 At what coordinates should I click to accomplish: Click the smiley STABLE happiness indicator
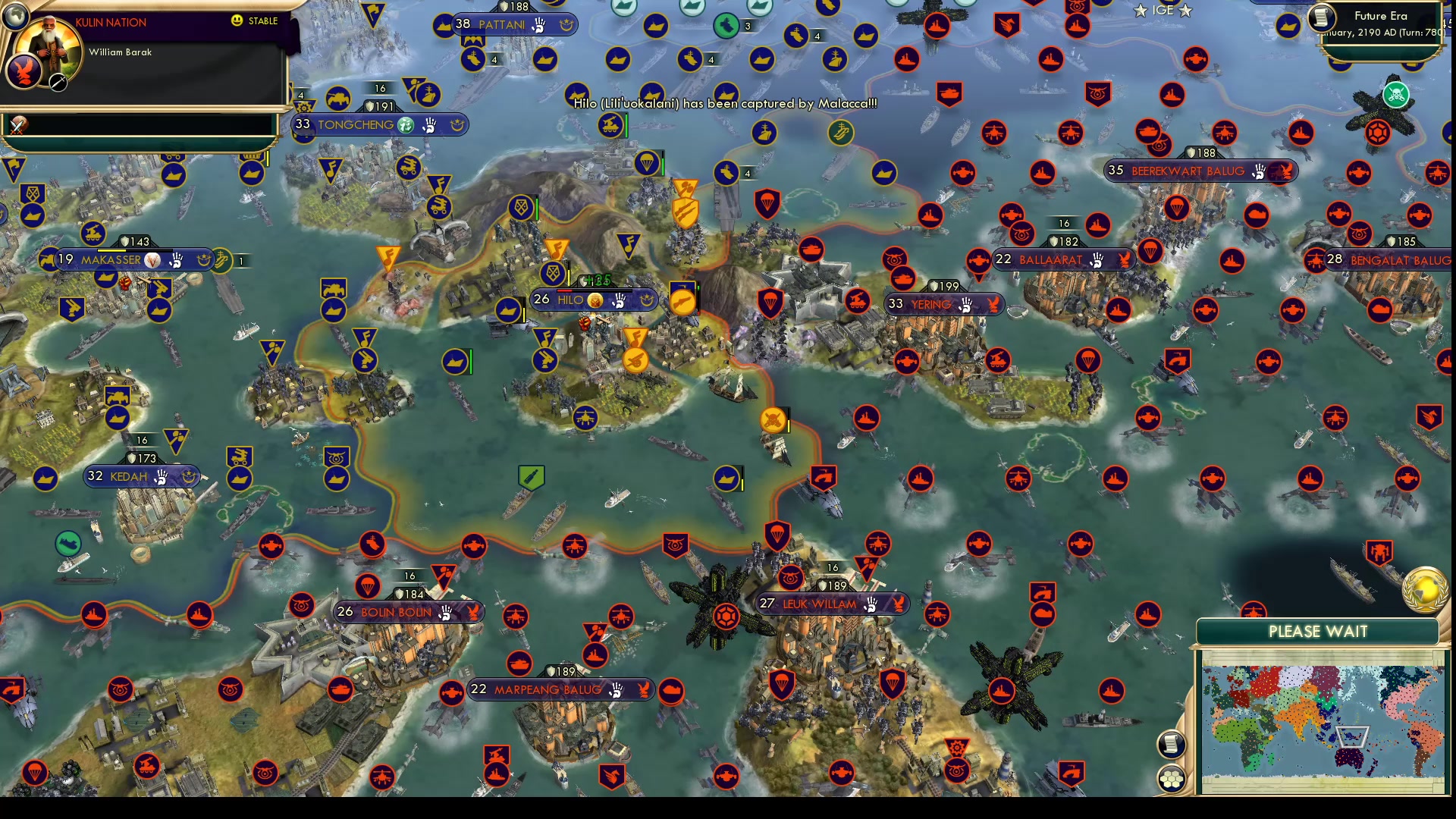237,21
